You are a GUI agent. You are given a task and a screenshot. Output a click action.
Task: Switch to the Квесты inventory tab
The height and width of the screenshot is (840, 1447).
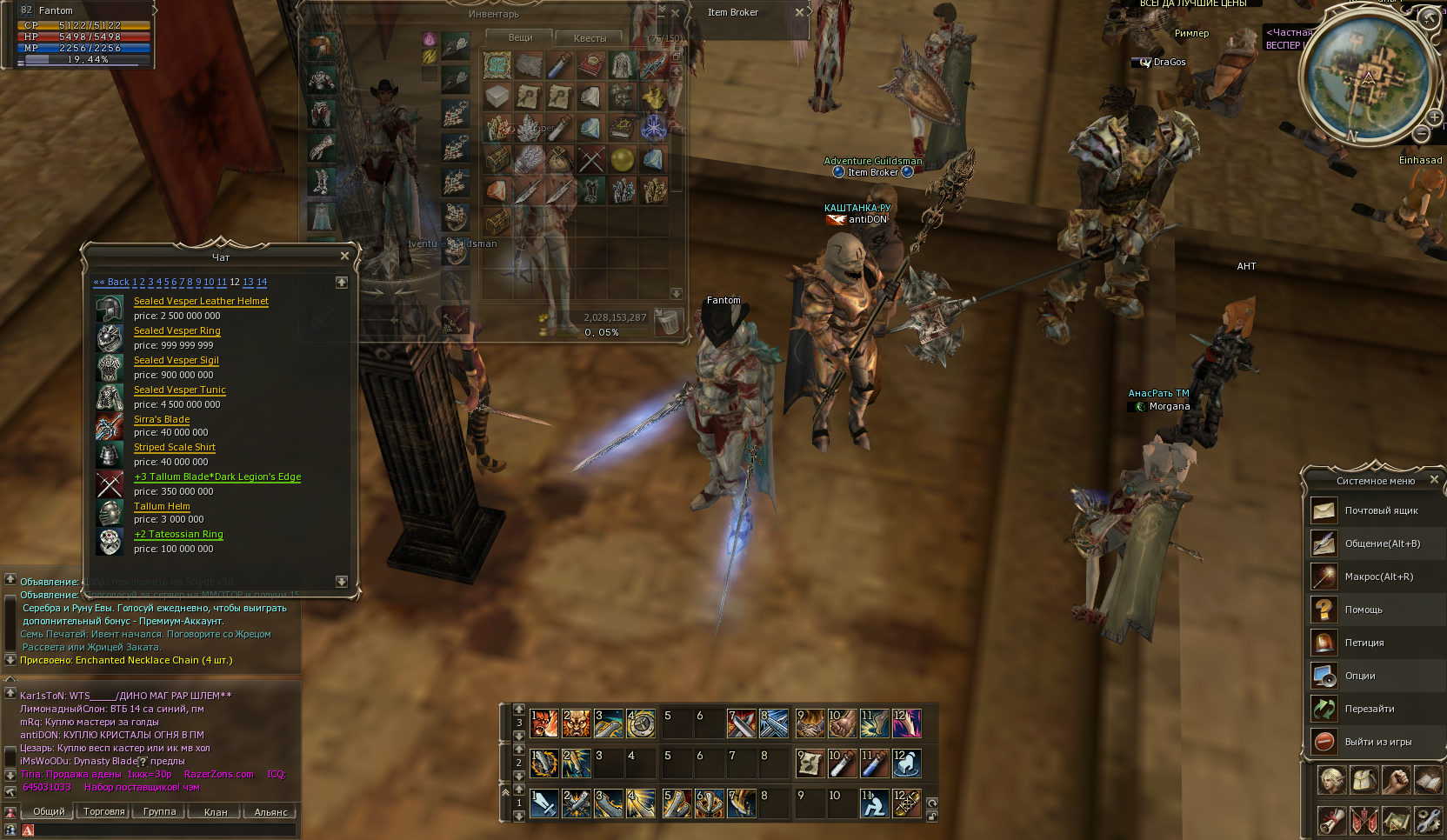pos(590,38)
